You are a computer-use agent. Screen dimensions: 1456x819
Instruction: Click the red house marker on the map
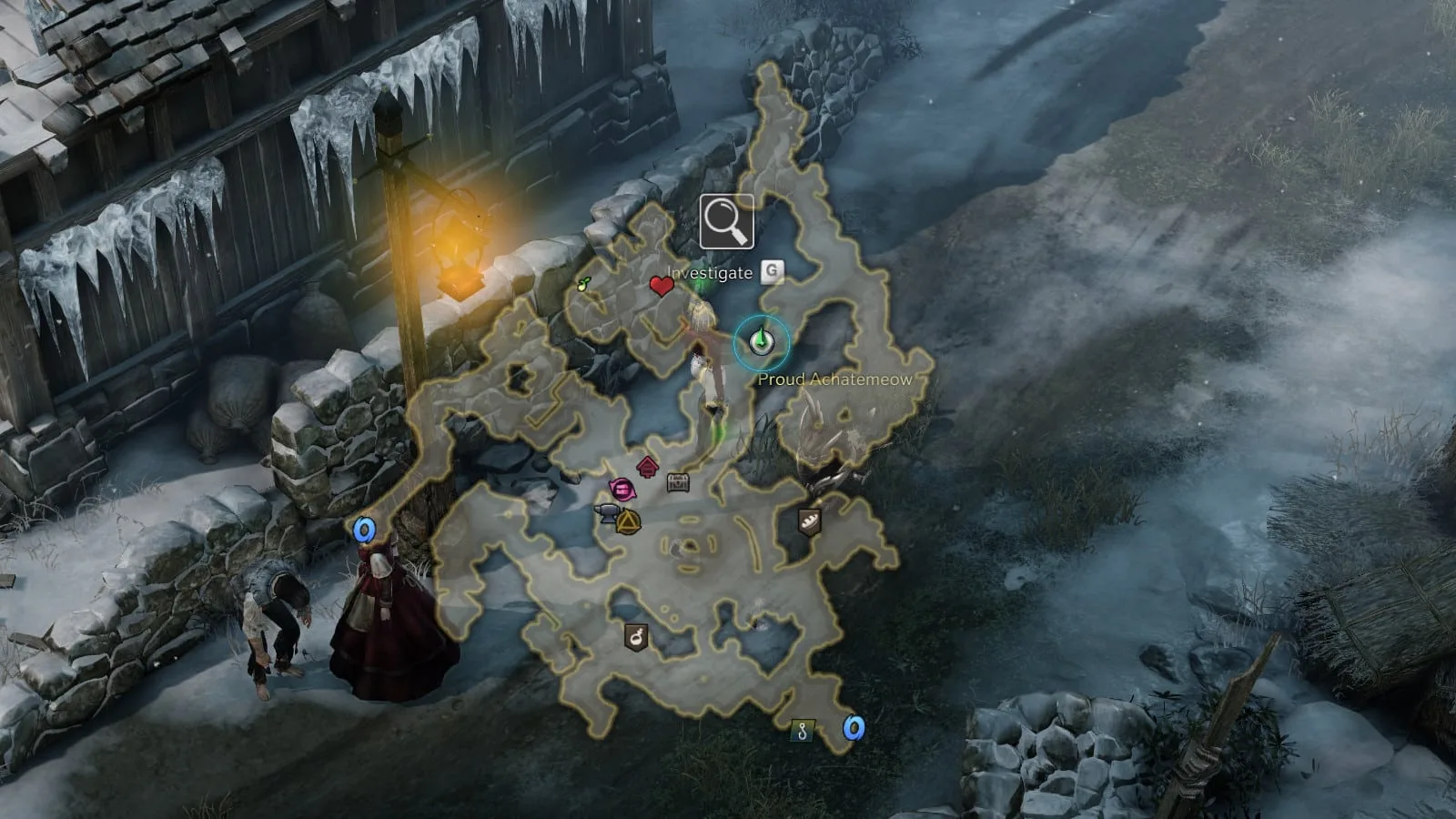[x=647, y=467]
